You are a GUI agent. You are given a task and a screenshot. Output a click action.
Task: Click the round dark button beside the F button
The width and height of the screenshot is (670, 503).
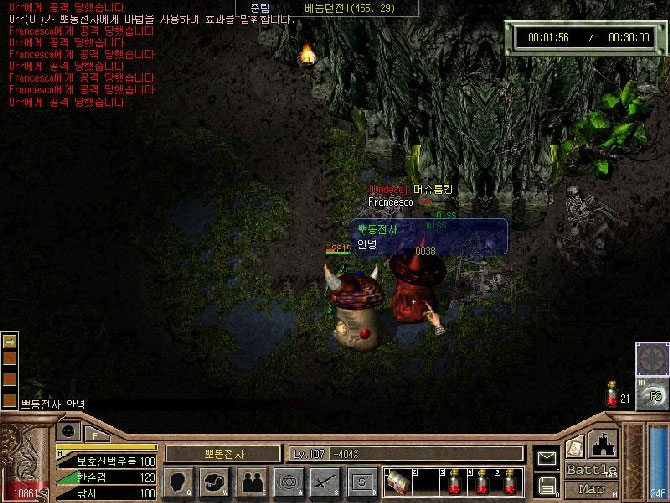68,431
